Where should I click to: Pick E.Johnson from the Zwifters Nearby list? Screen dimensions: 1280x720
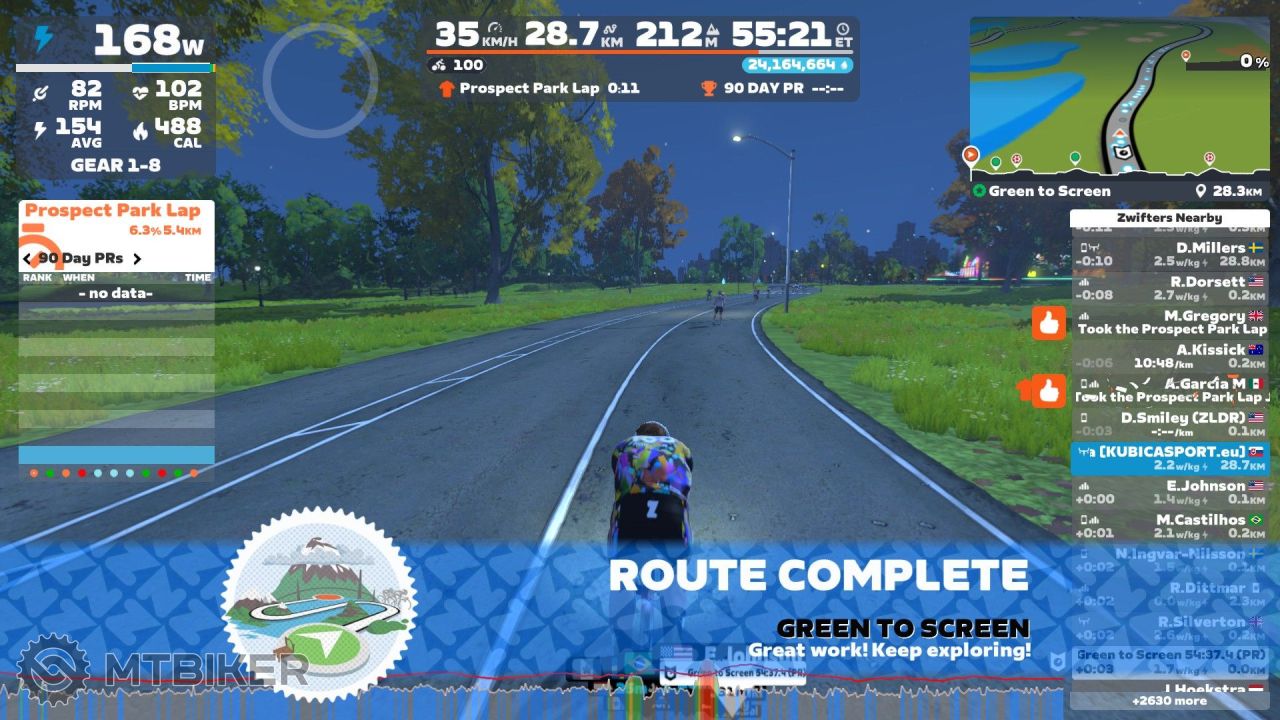1170,492
